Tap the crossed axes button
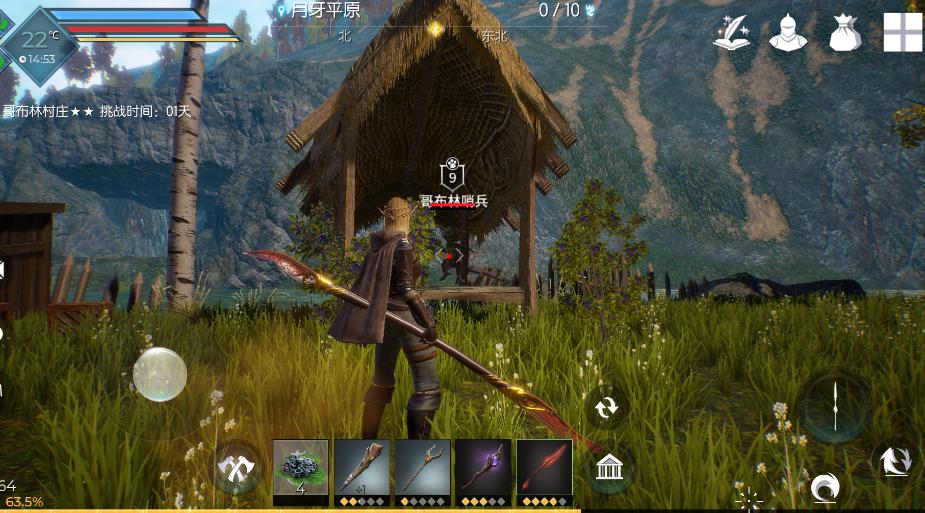Viewport: 925px width, 513px height. (x=237, y=467)
